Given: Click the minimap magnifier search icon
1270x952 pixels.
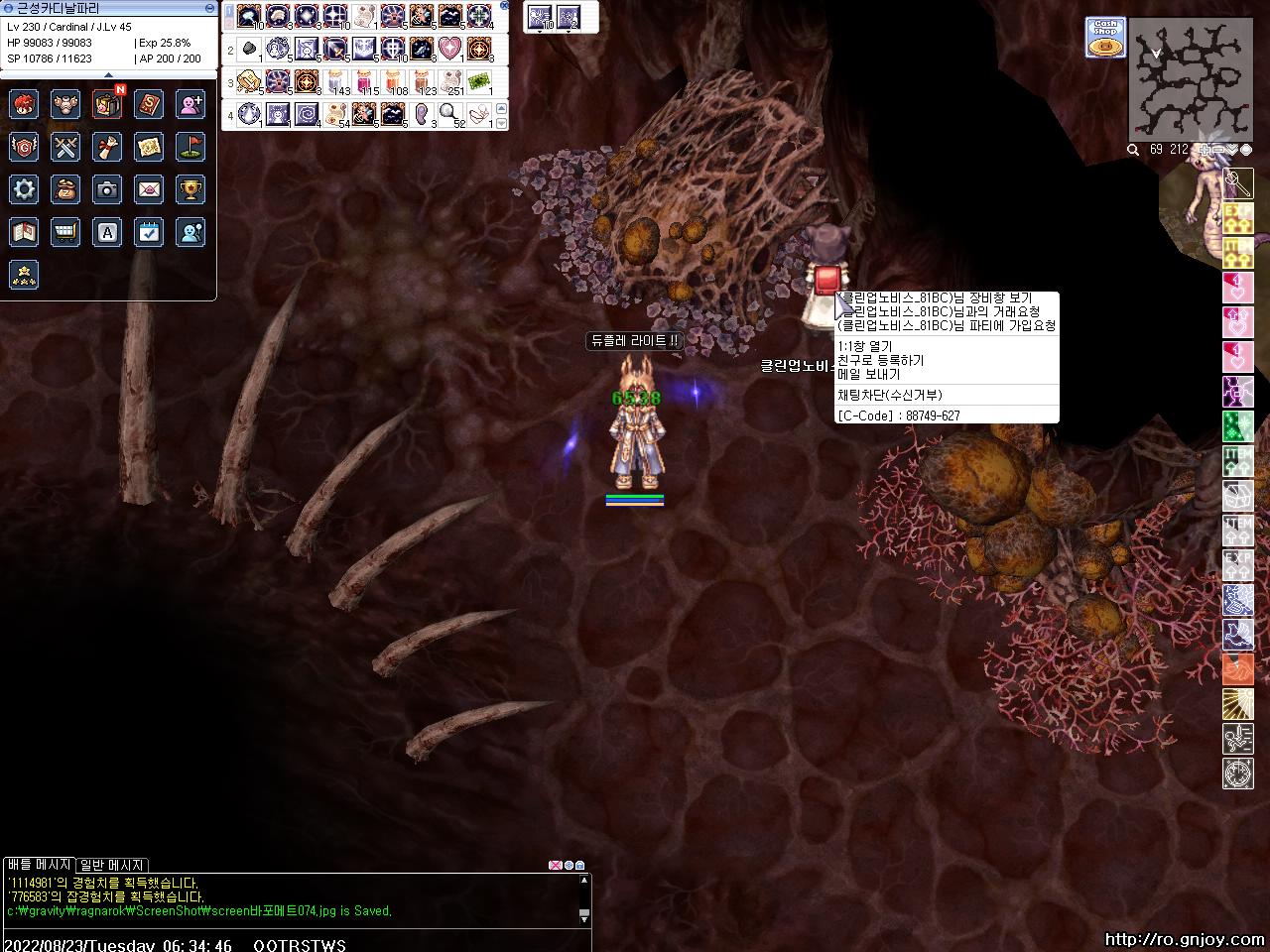Looking at the screenshot, I should [1133, 150].
